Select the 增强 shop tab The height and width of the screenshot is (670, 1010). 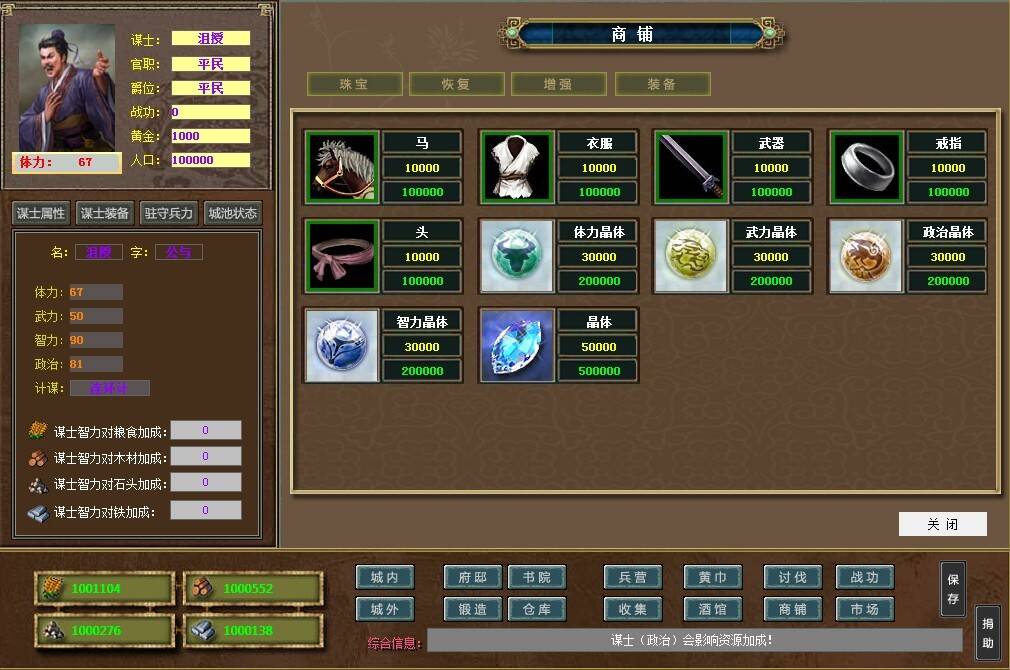[559, 84]
